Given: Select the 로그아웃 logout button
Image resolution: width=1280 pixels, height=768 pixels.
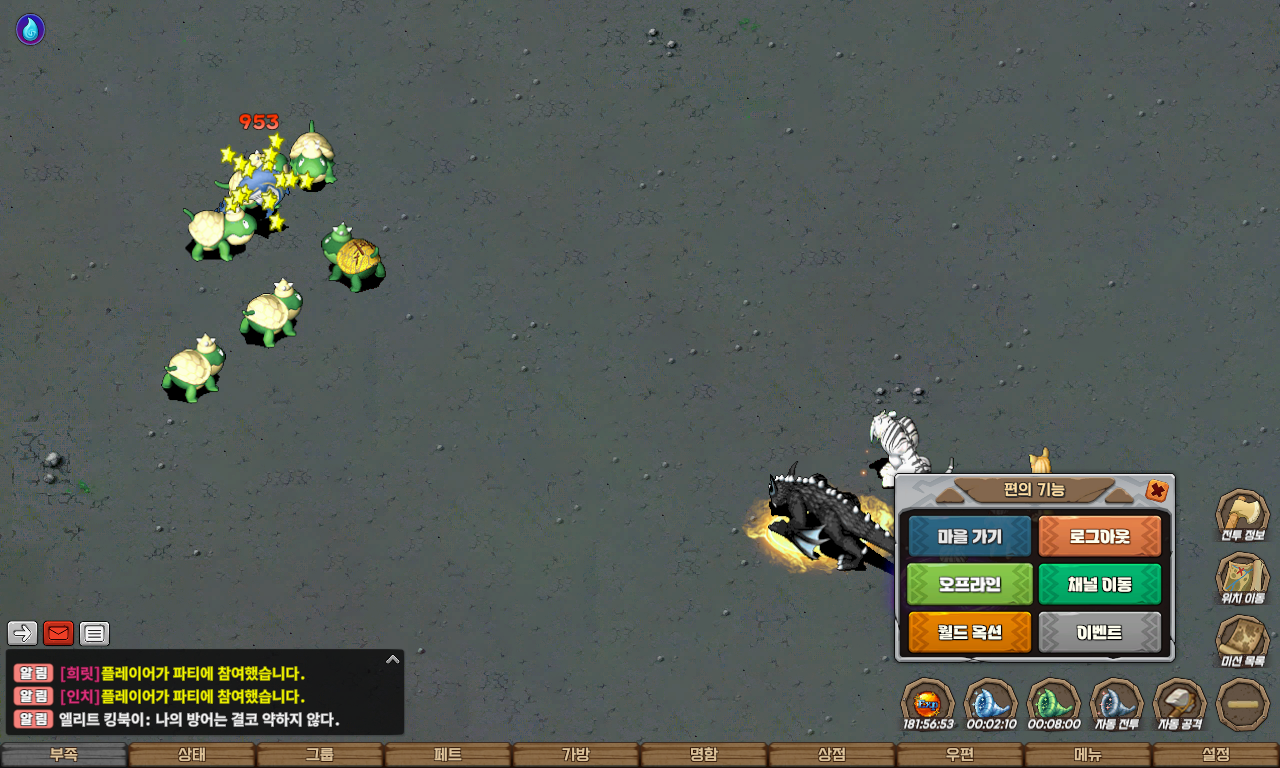Looking at the screenshot, I should pyautogui.click(x=1100, y=536).
